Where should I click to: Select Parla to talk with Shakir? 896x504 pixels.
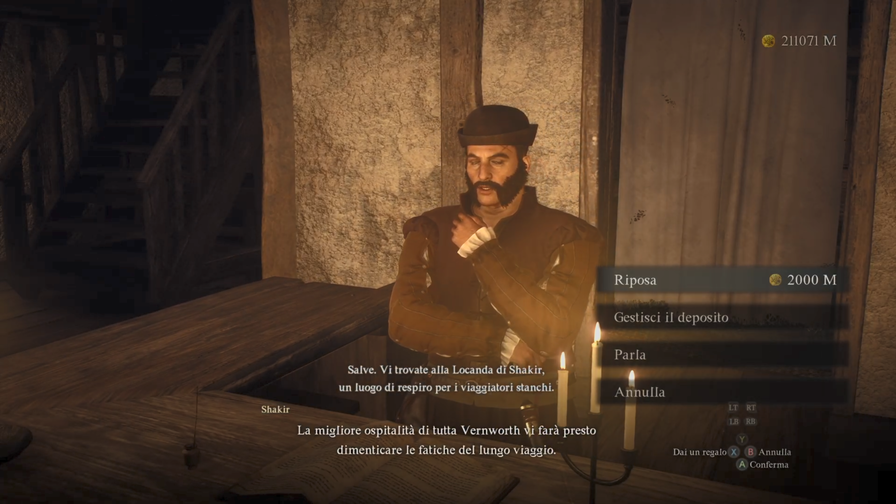coord(723,355)
